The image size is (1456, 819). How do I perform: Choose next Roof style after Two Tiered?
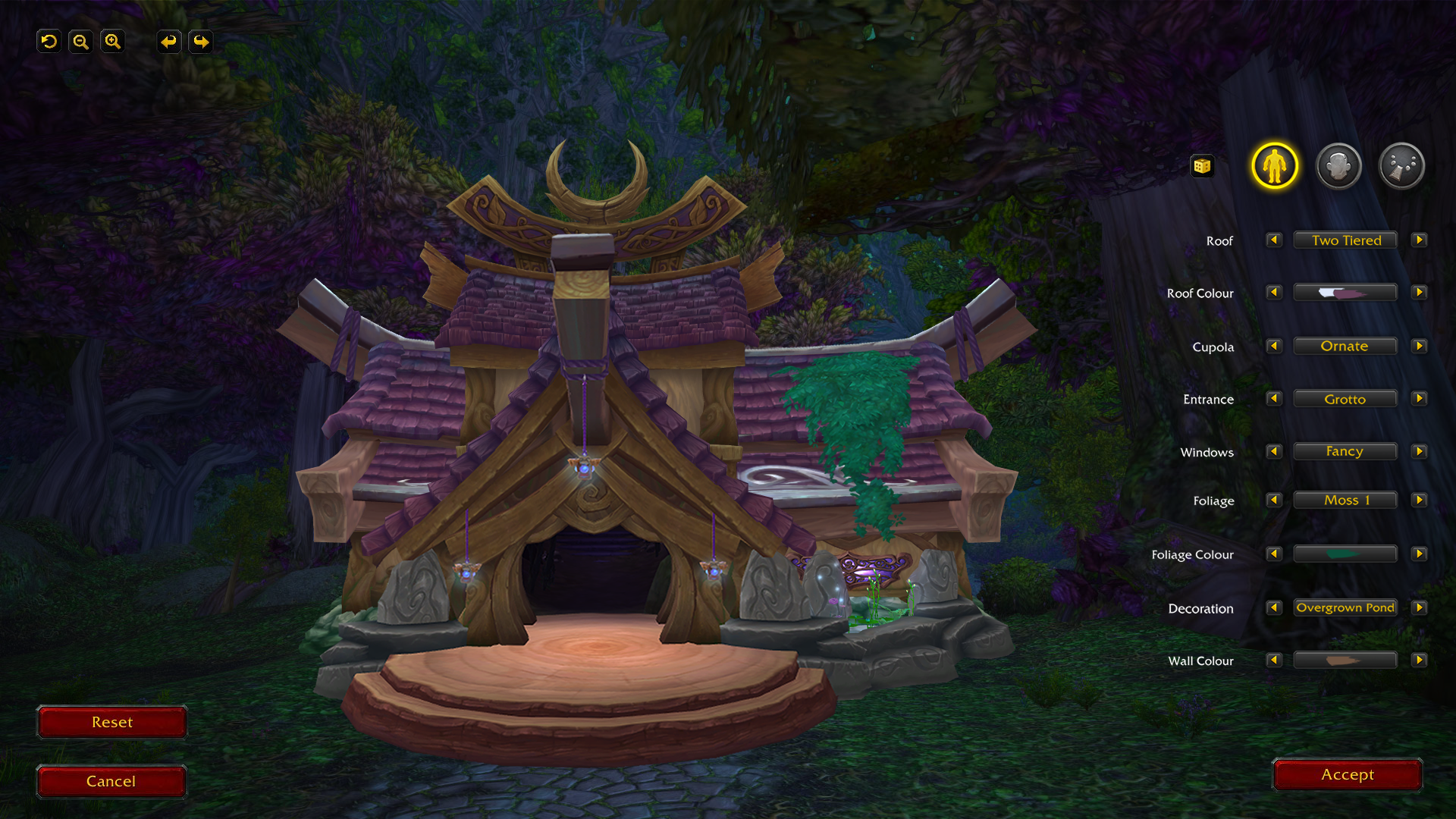click(1419, 240)
